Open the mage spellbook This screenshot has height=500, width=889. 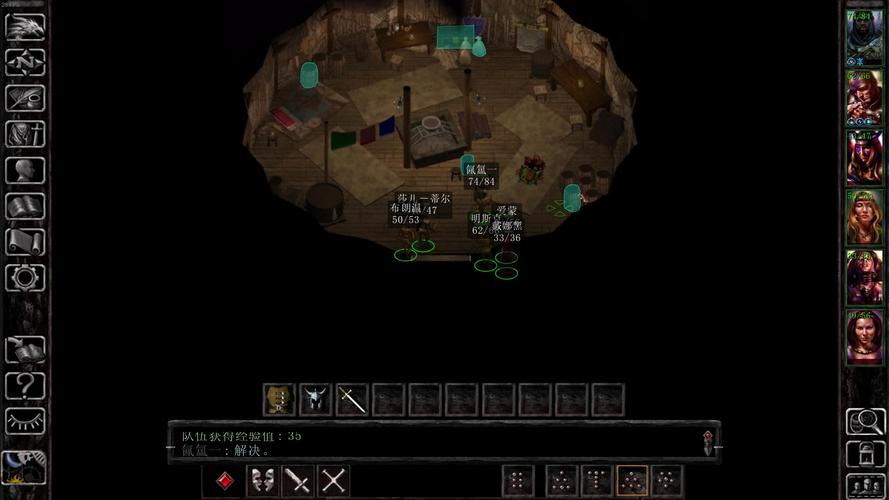25,206
